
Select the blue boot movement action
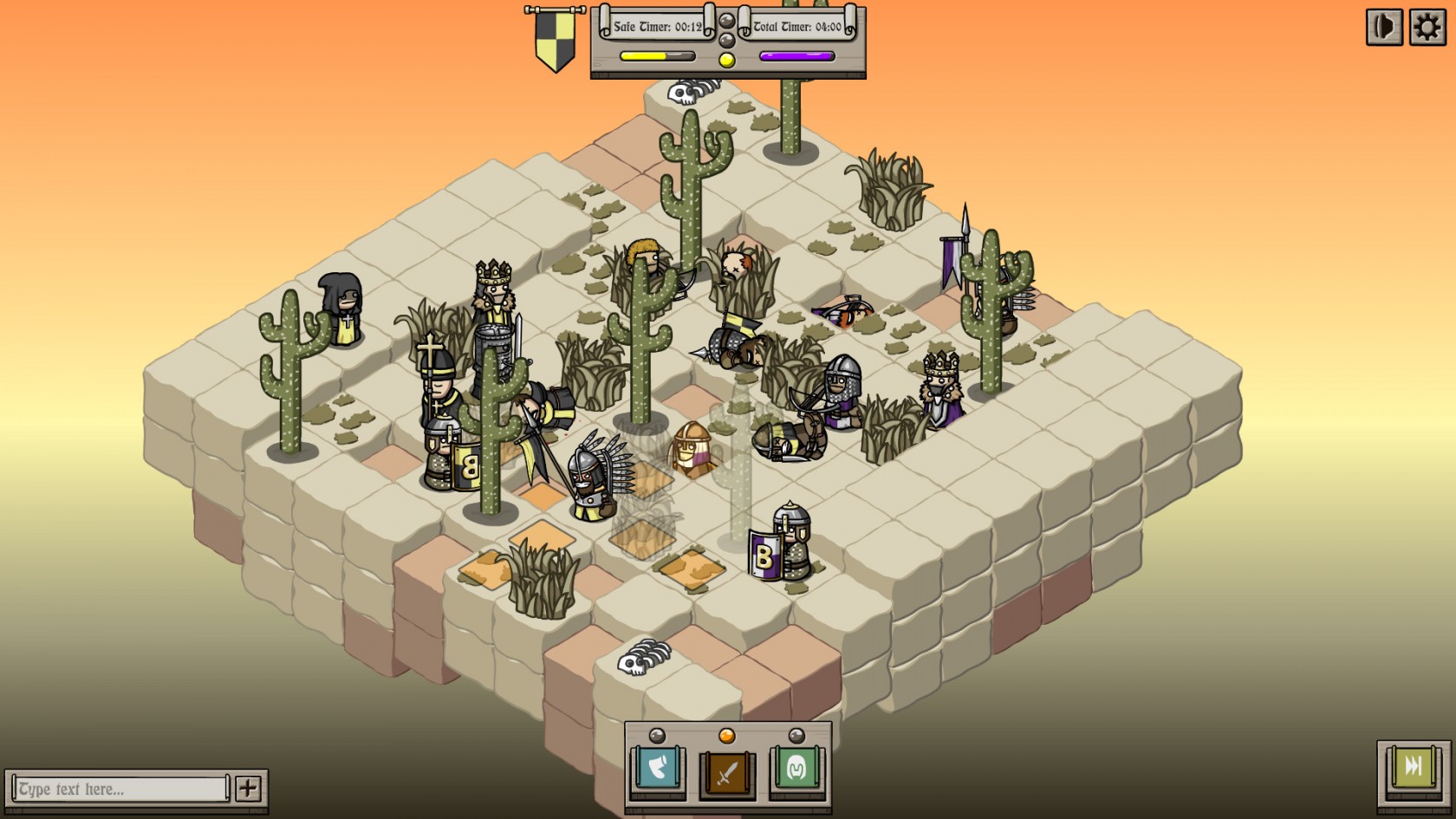click(x=658, y=770)
